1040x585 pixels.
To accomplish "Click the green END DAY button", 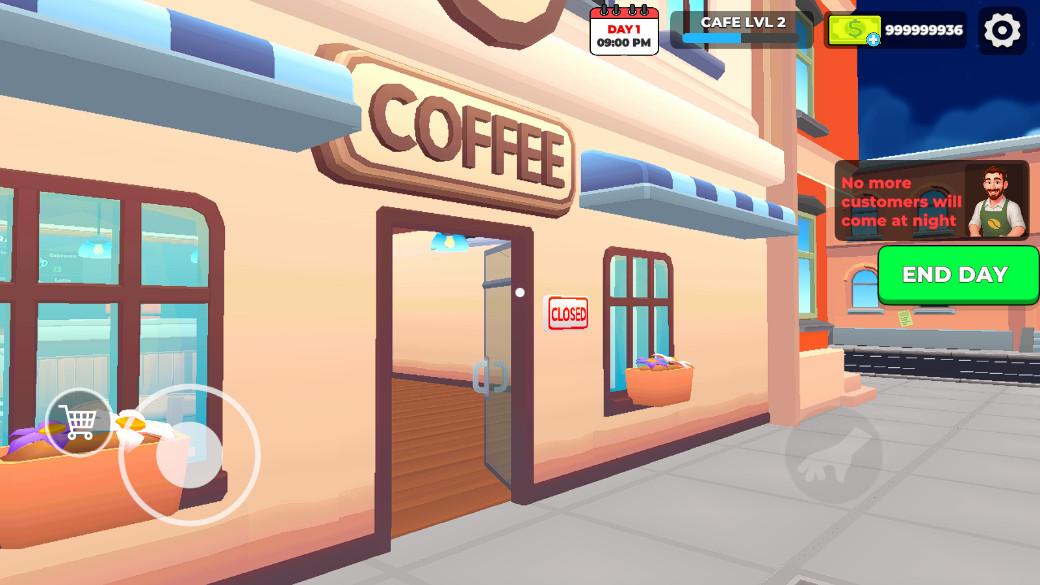I will (957, 275).
